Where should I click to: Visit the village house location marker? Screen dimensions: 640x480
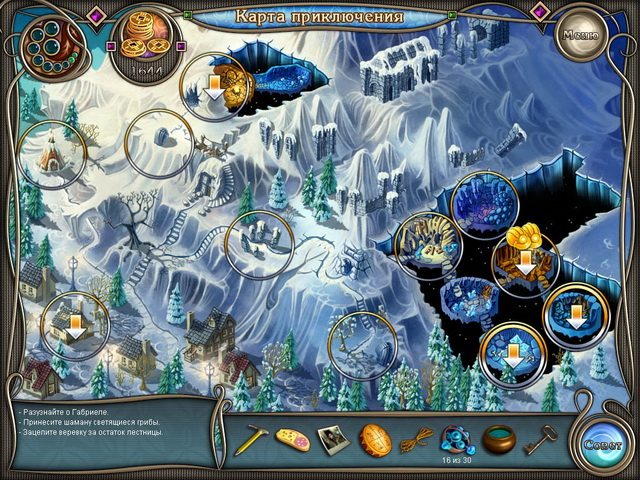coord(75,324)
